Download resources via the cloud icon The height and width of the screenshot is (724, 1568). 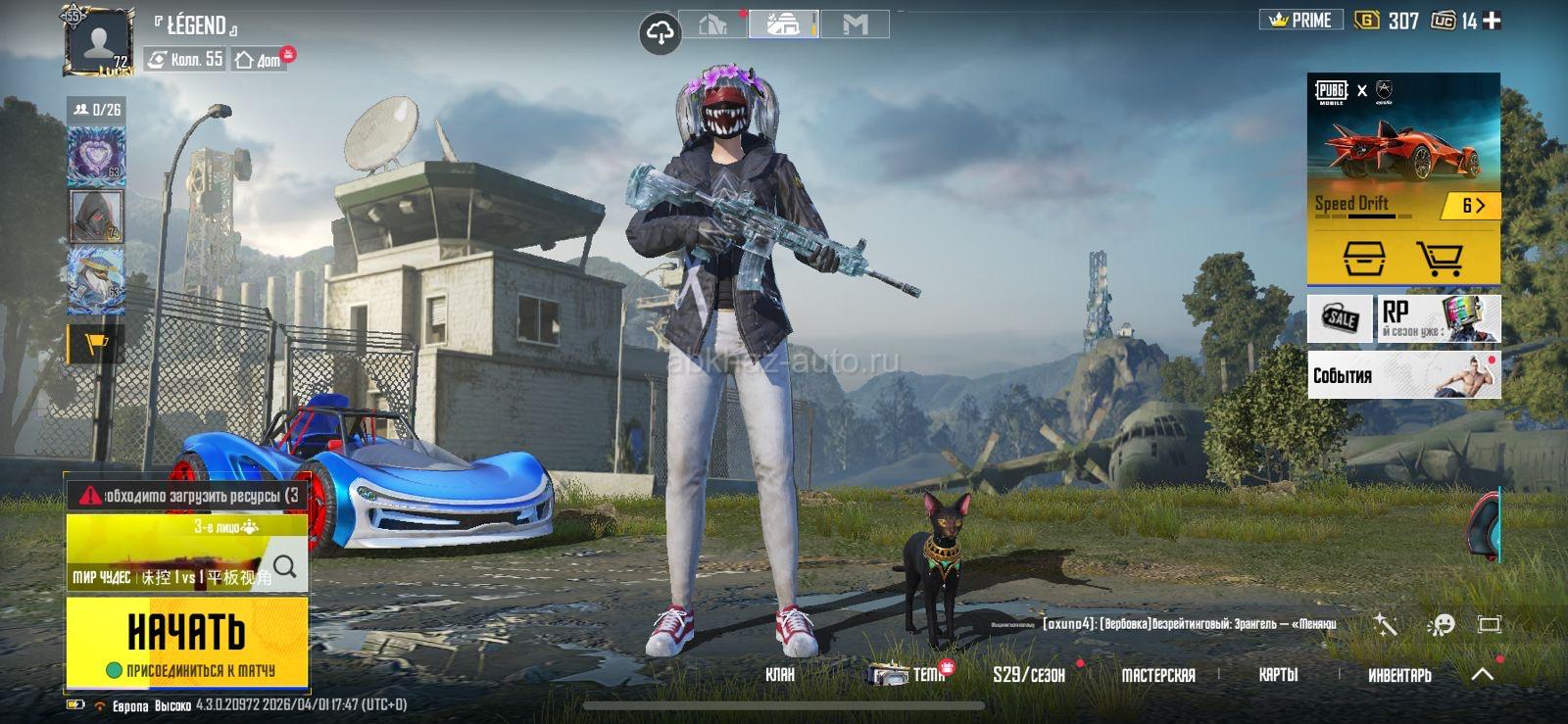pos(661,35)
